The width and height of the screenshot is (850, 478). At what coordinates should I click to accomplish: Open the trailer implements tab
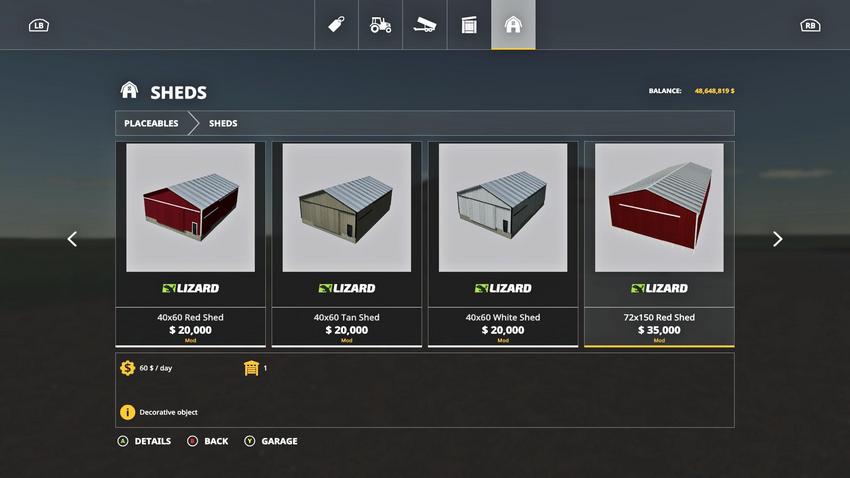pos(425,25)
